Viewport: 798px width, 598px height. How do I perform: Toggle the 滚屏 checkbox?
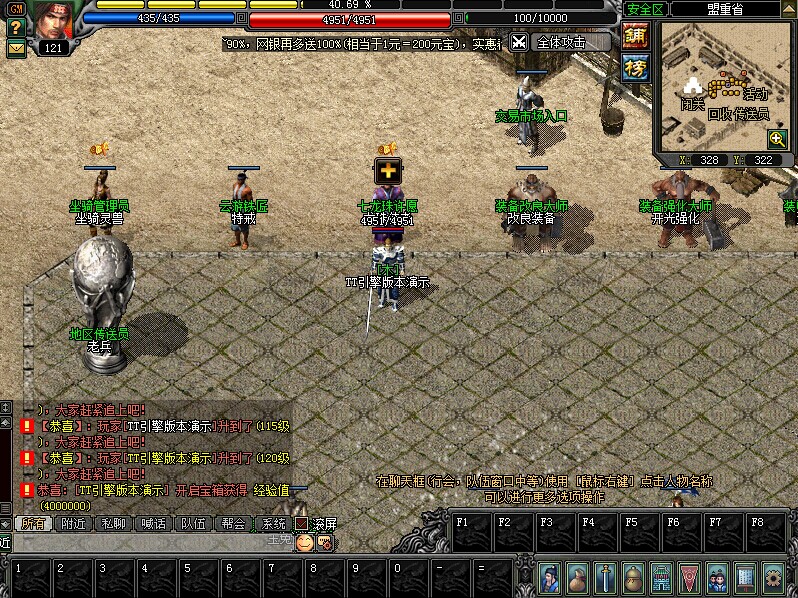click(x=301, y=523)
